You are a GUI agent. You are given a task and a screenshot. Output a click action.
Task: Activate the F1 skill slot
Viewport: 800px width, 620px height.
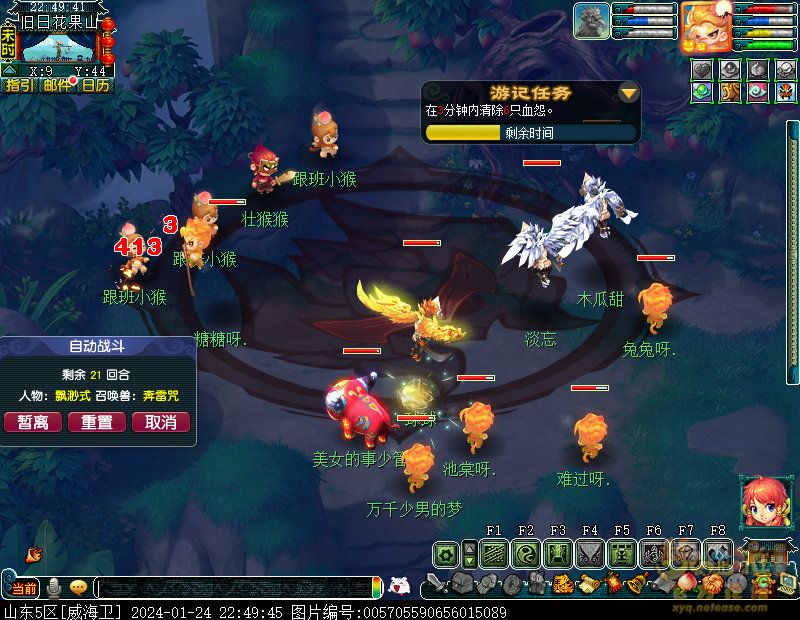click(x=494, y=553)
